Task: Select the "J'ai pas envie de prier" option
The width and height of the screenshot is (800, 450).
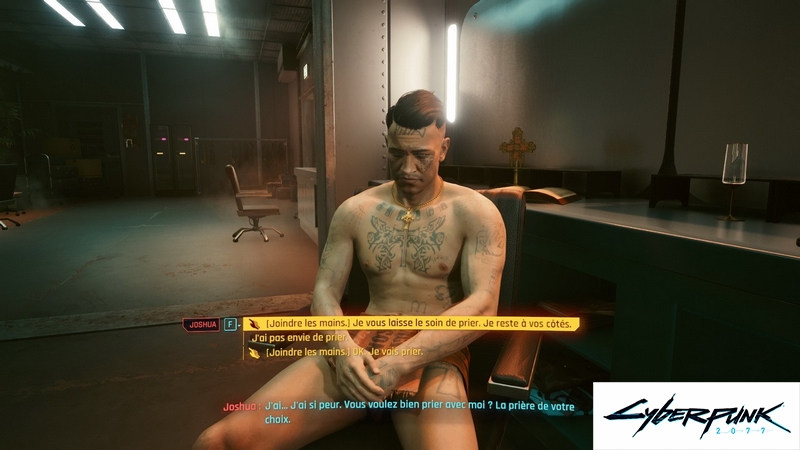Action: (301, 339)
